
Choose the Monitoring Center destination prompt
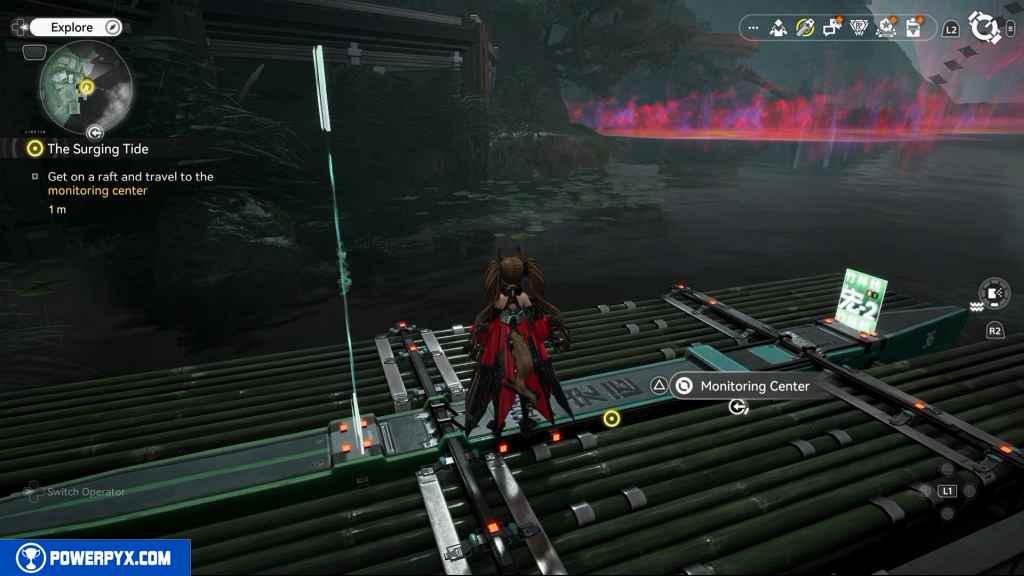pyautogui.click(x=741, y=386)
